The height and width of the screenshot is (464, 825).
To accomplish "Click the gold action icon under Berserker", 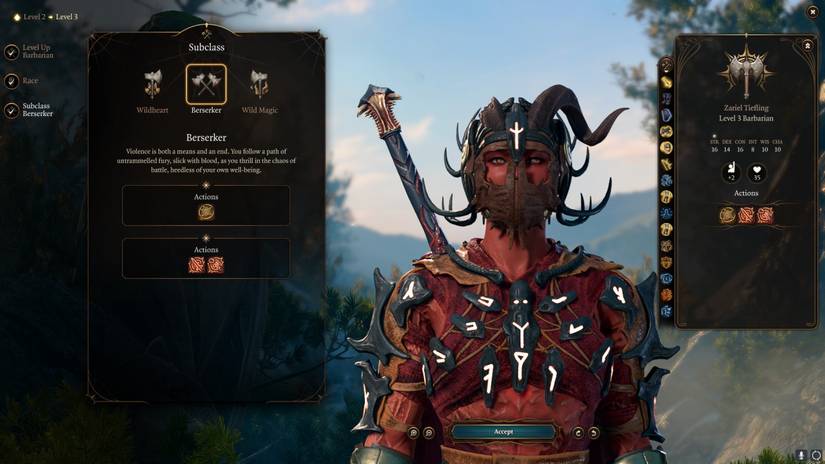I will coord(206,212).
